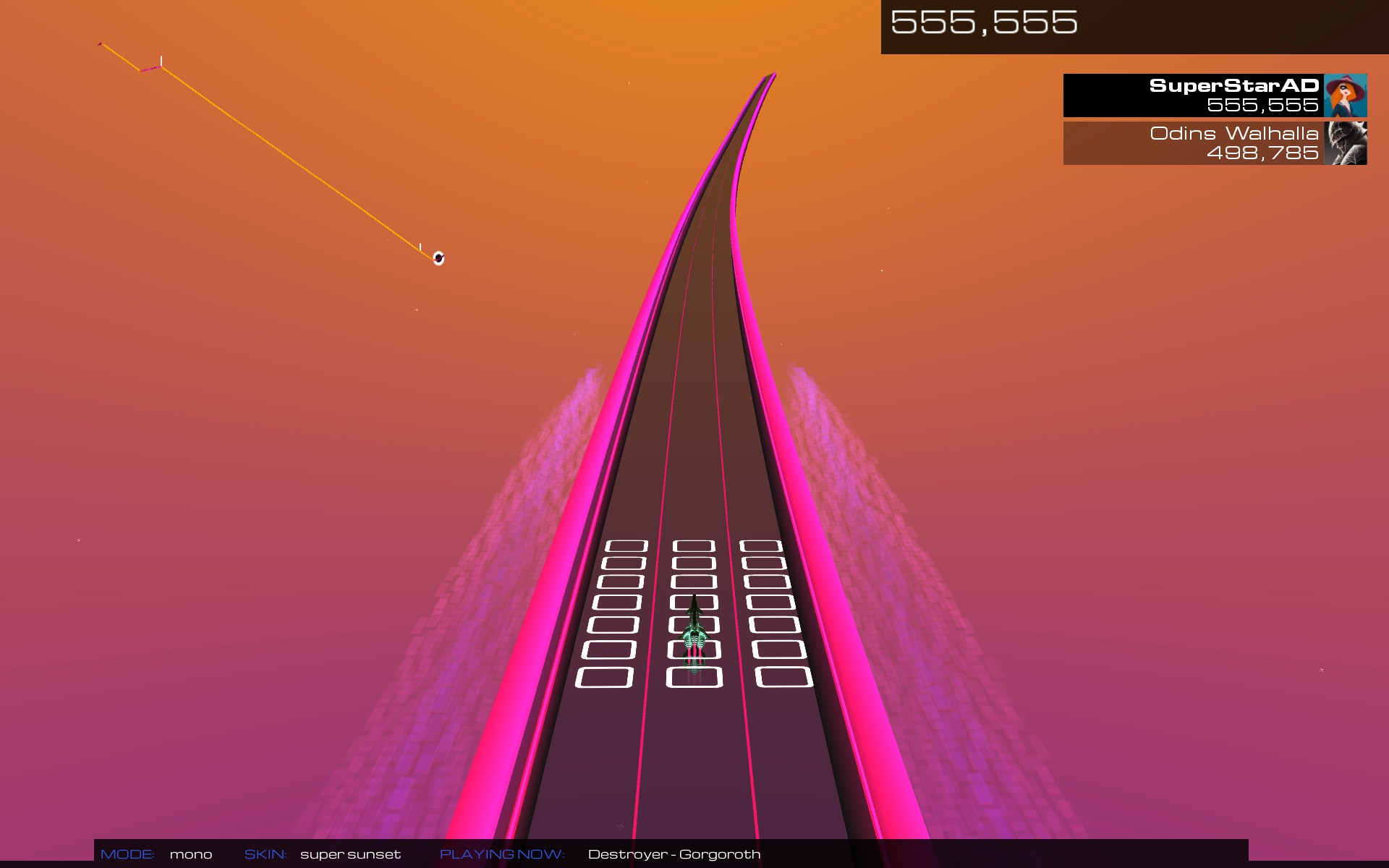
Task: Expand the SKIN selector showing super sunset
Action: coord(349,854)
